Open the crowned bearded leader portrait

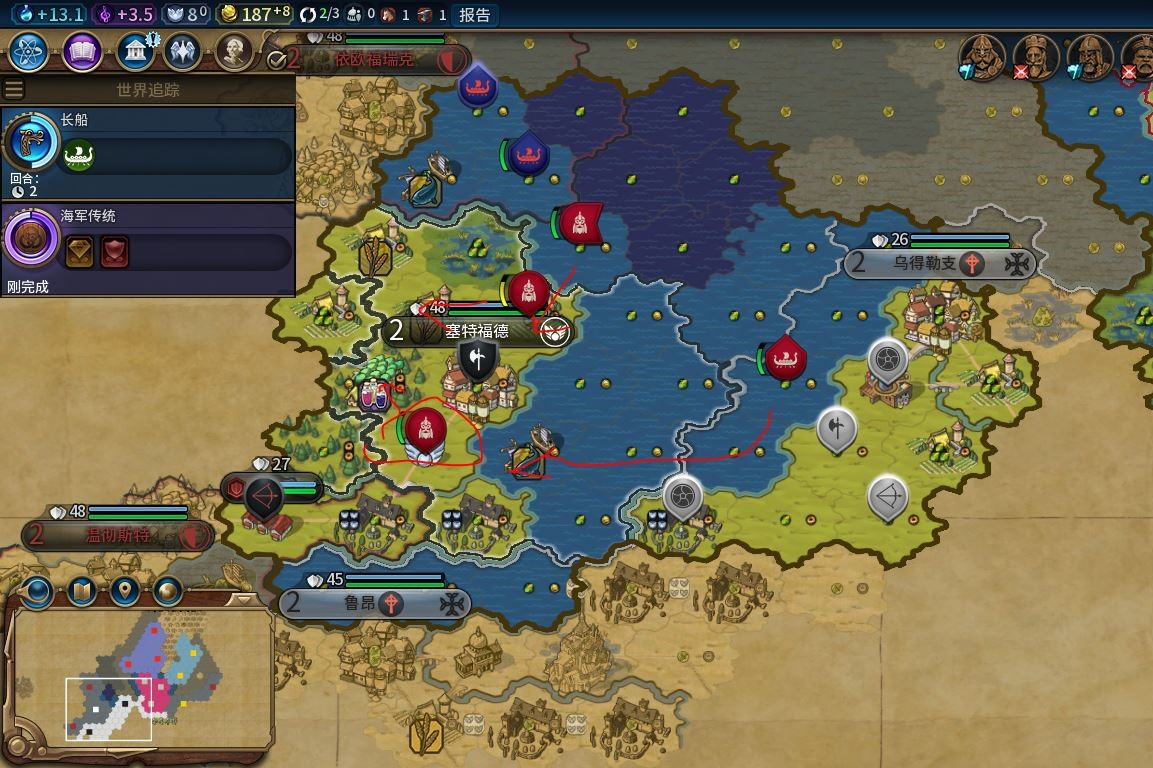1035,56
